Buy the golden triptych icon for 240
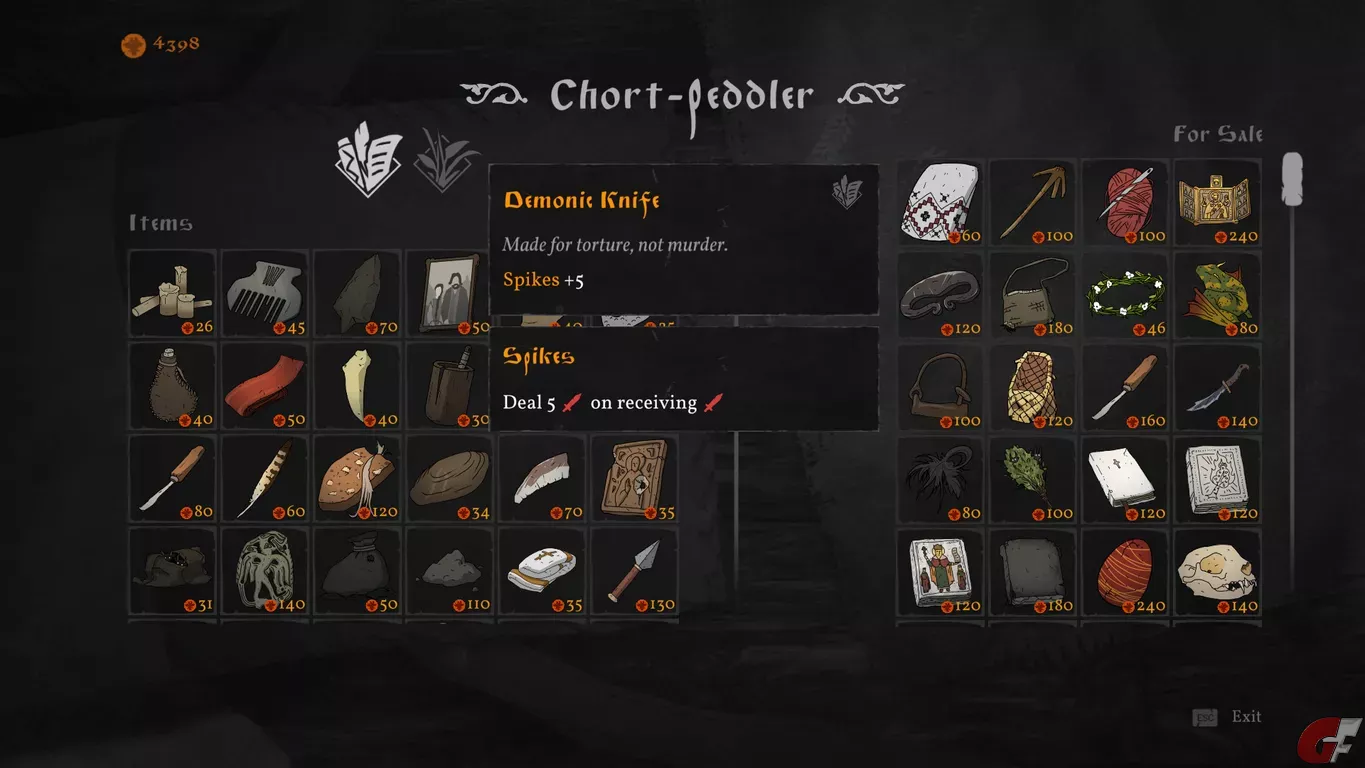 (x=1216, y=201)
